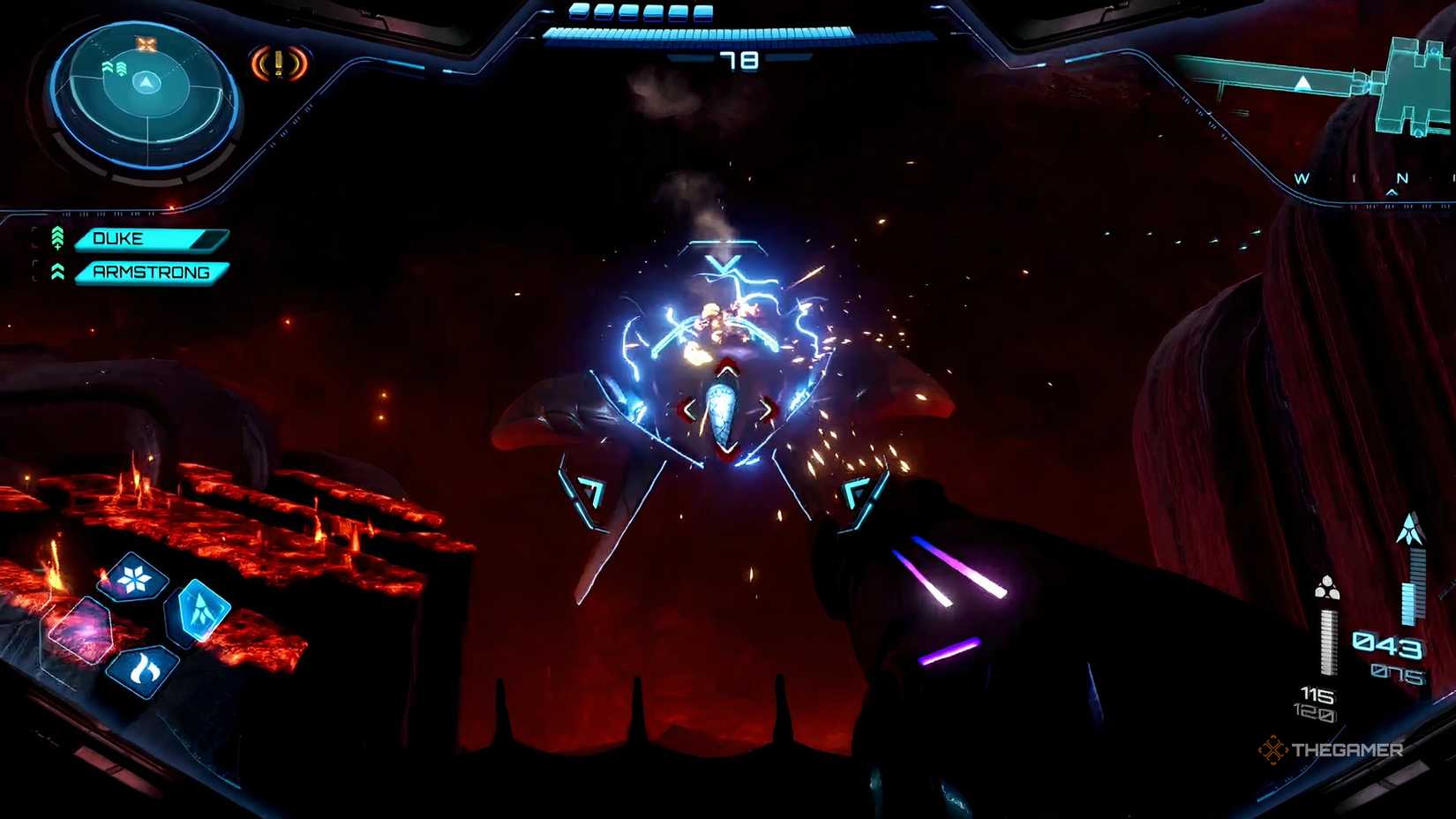Toggle Armstrong's squad status bar
1456x819 pixels.
(x=150, y=273)
